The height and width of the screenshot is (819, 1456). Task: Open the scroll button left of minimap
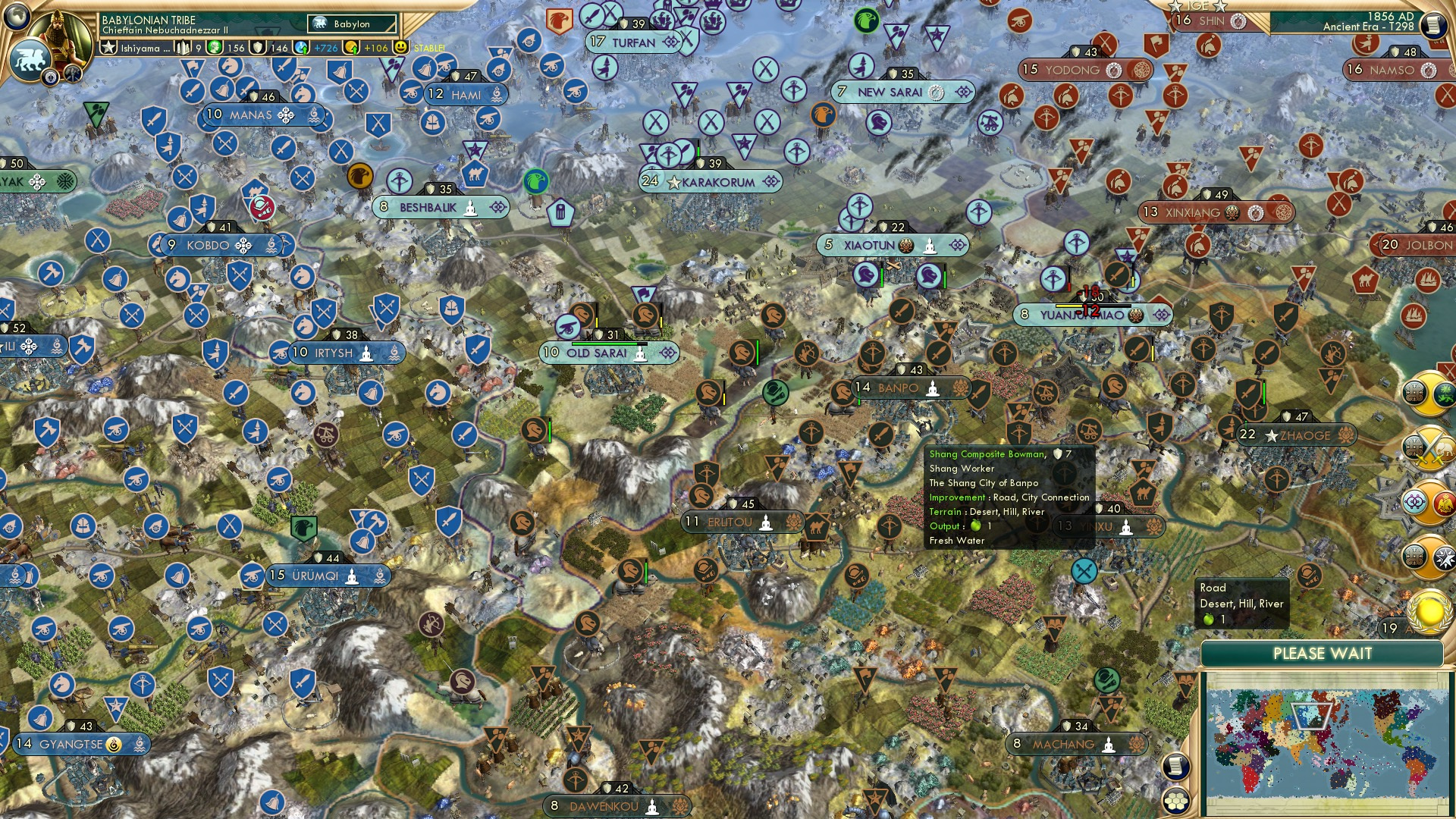pos(1175,766)
